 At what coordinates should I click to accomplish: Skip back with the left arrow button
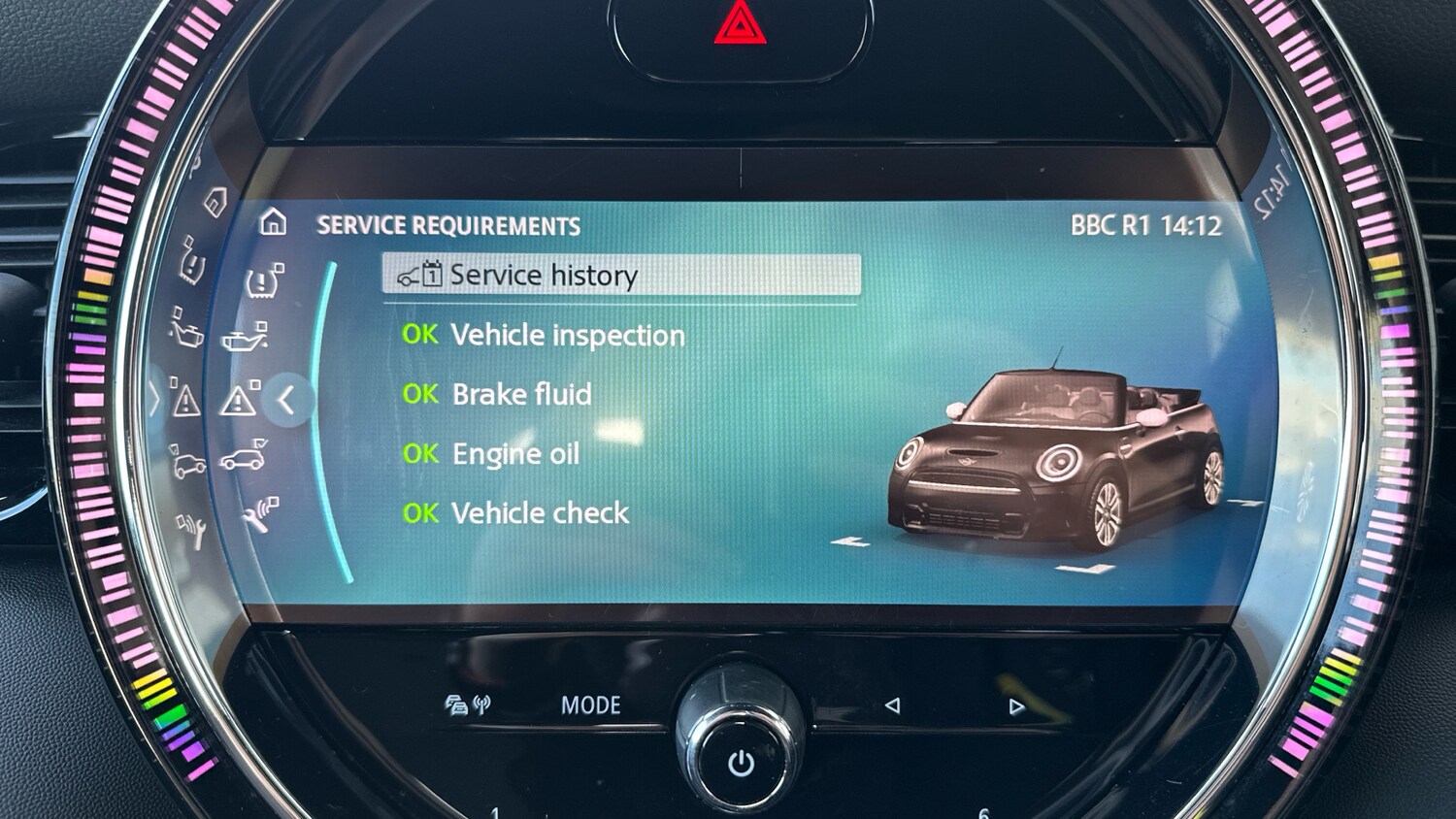[892, 705]
